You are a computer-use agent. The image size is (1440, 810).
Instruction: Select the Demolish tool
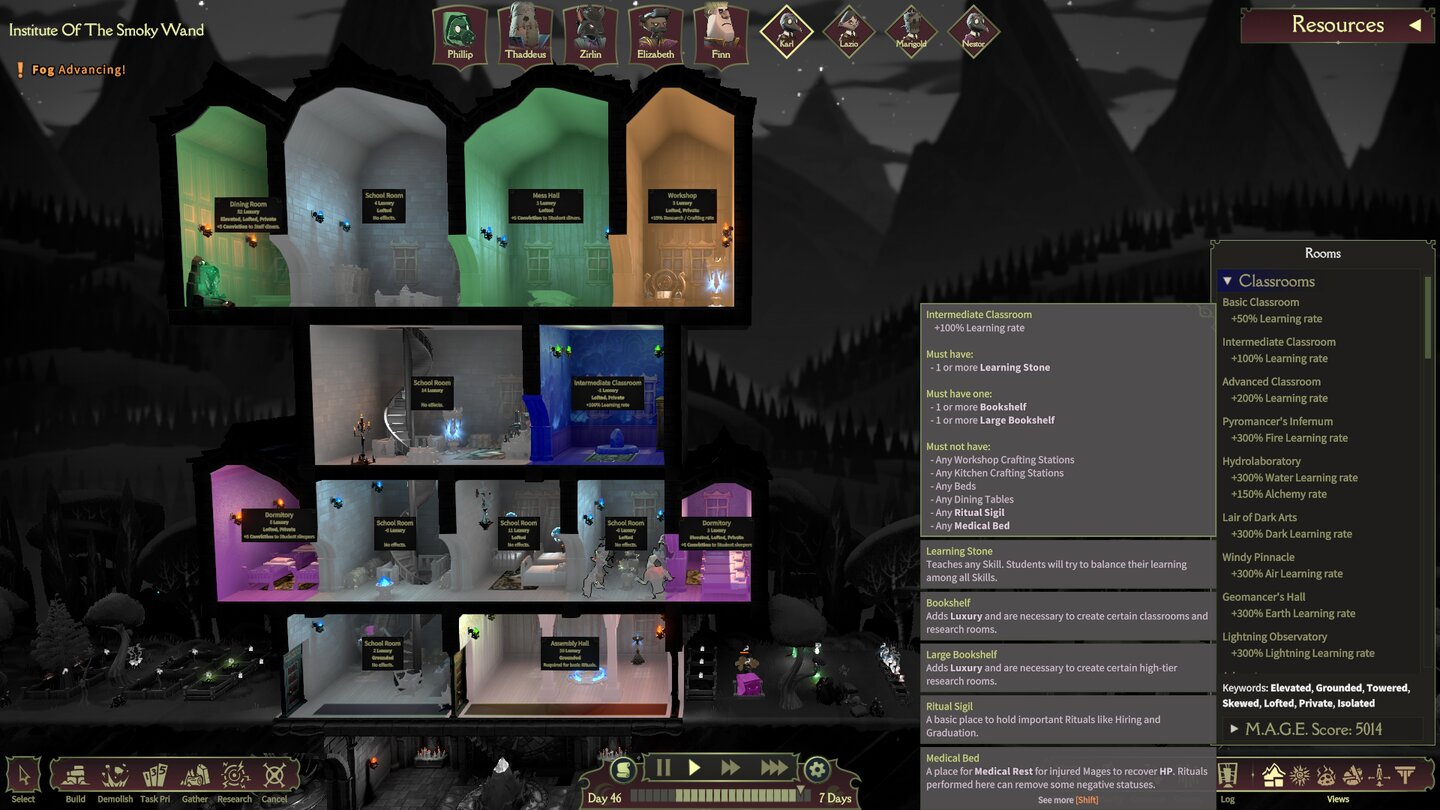115,775
